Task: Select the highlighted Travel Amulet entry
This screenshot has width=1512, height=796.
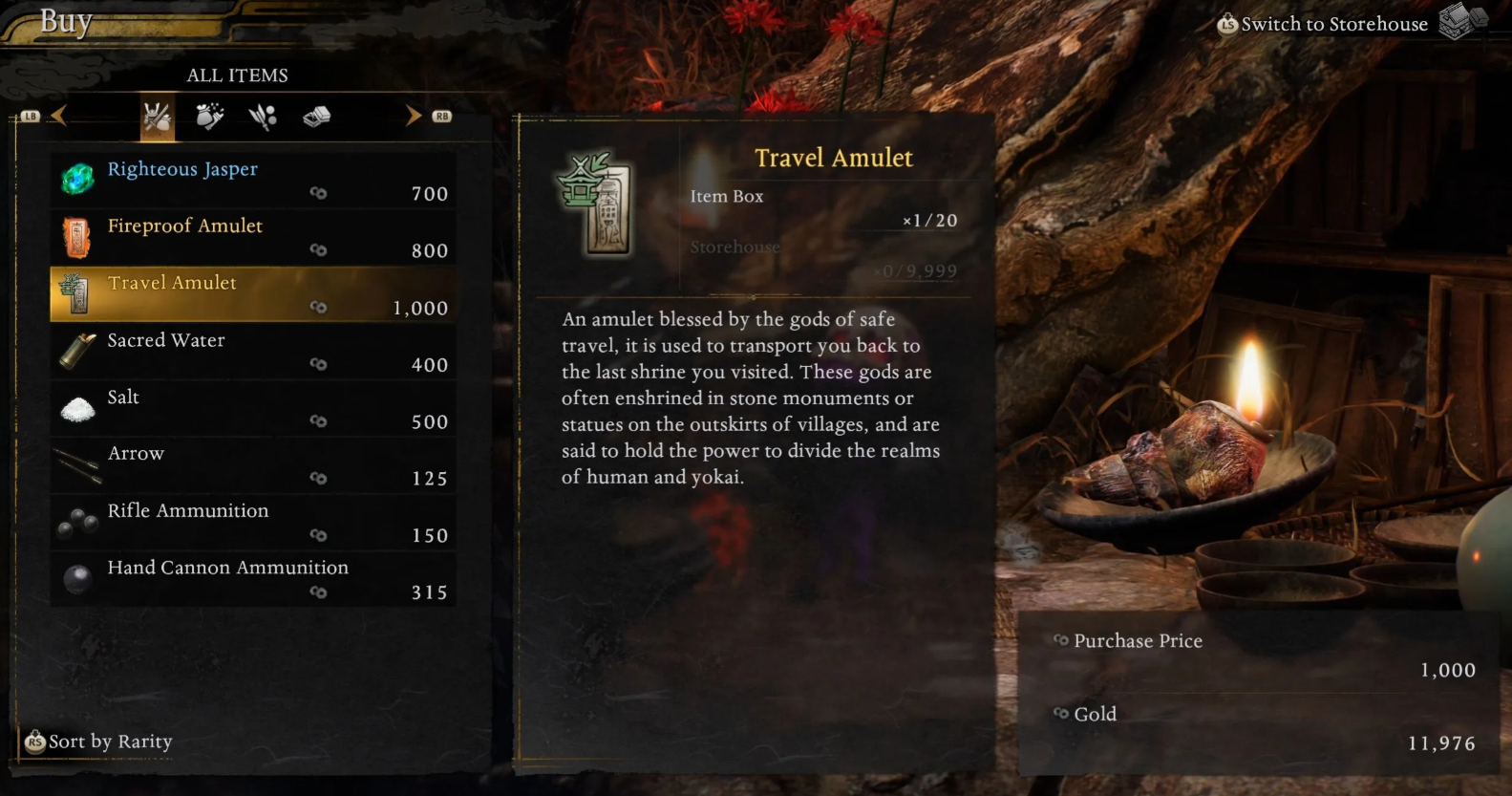Action: [252, 294]
